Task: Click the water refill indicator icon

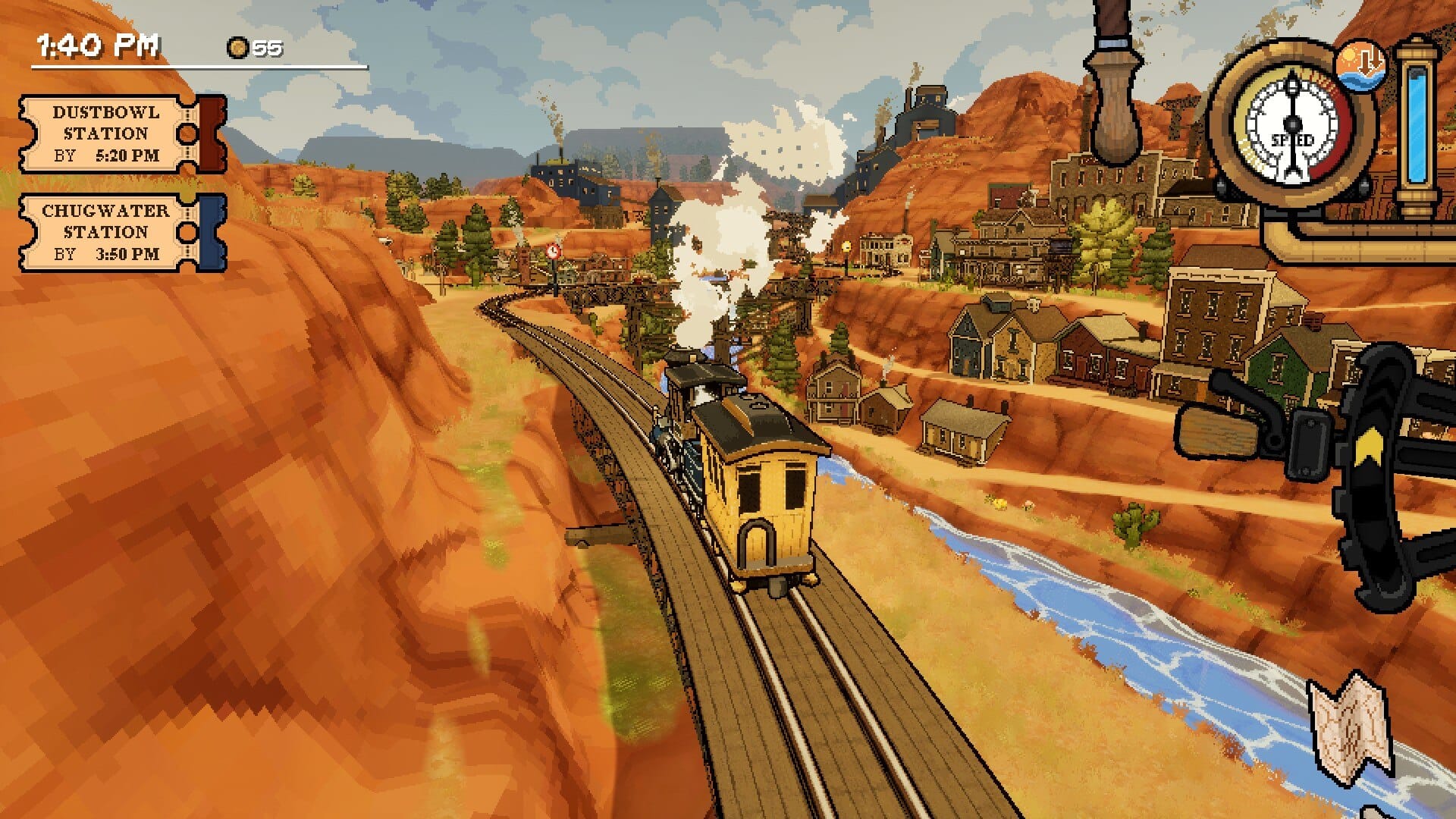Action: (1360, 64)
